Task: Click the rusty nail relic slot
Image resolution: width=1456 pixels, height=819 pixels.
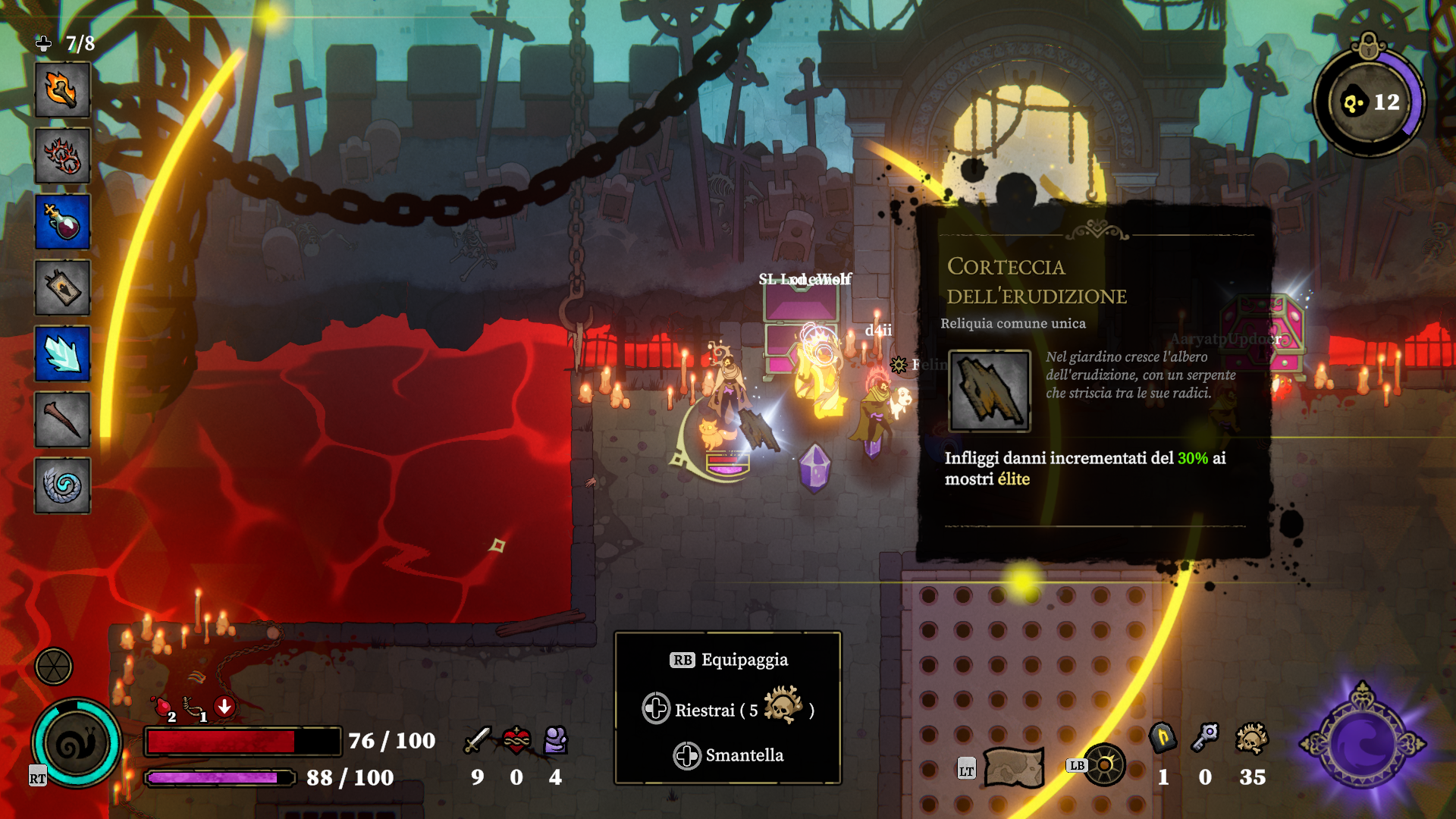Action: click(62, 420)
